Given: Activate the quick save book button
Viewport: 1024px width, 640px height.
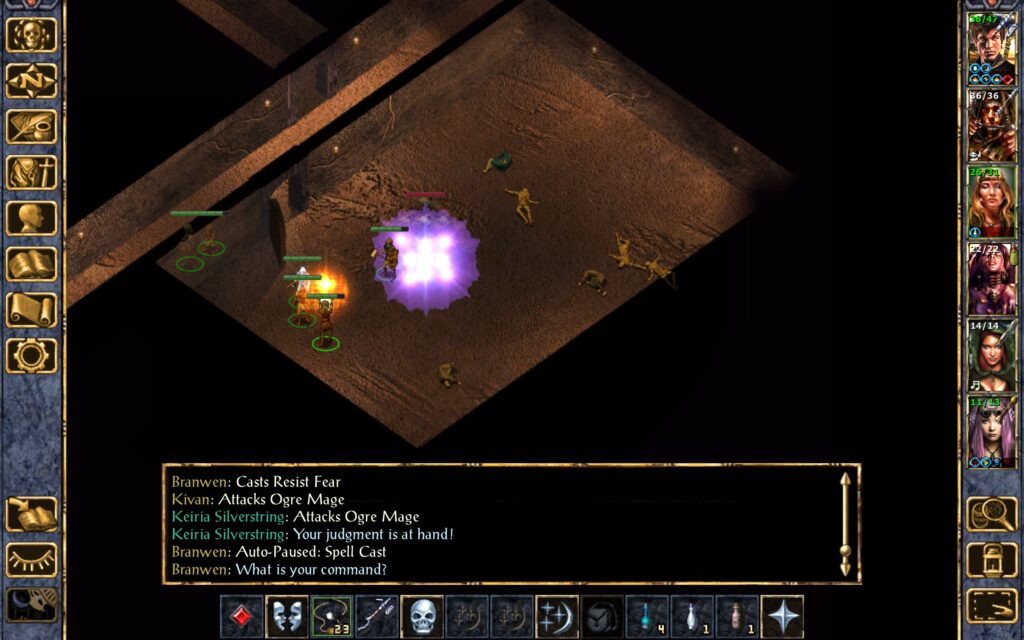Looking at the screenshot, I should click(x=31, y=514).
